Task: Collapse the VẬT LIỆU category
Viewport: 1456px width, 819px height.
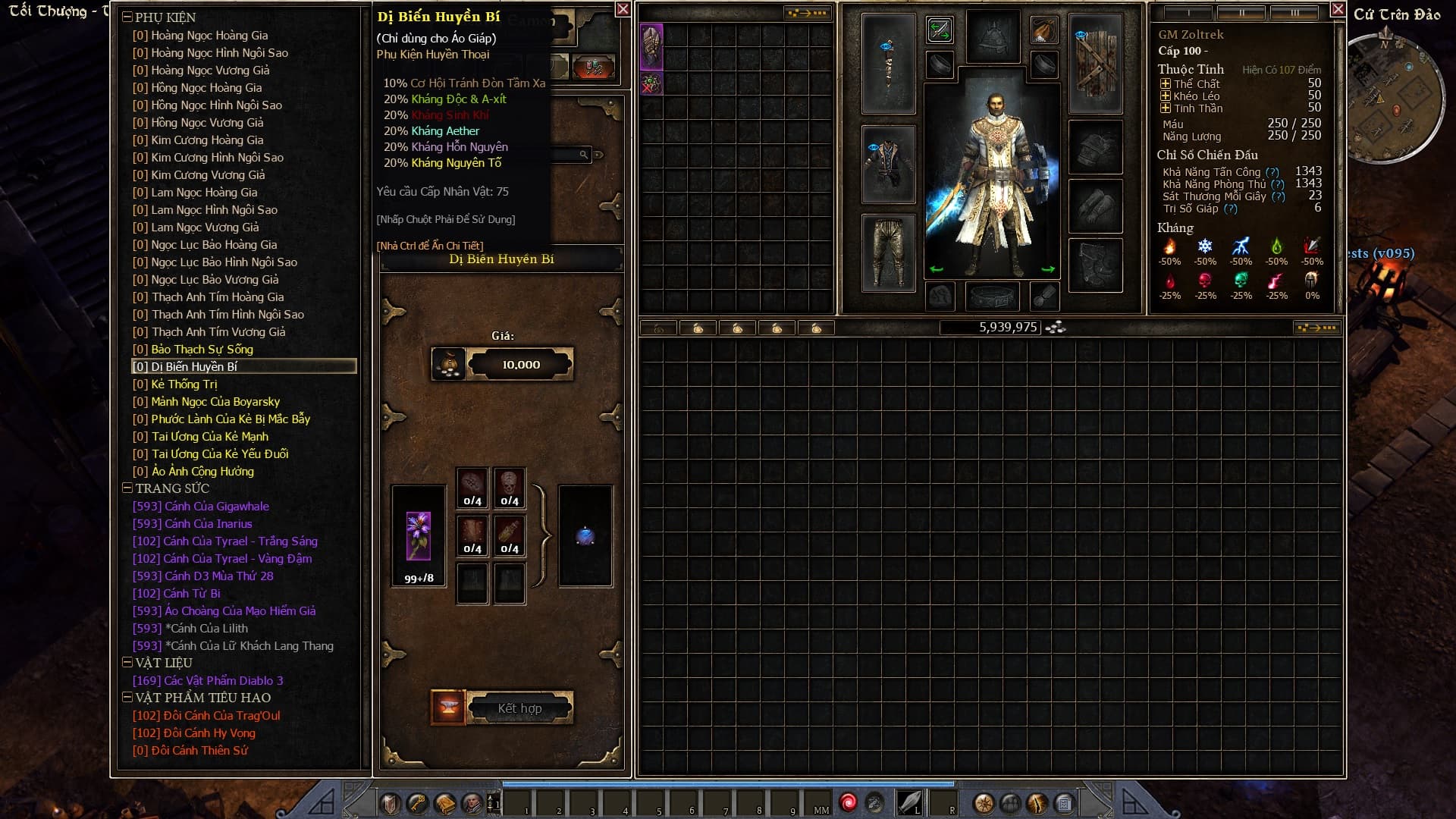Action: pos(127,663)
